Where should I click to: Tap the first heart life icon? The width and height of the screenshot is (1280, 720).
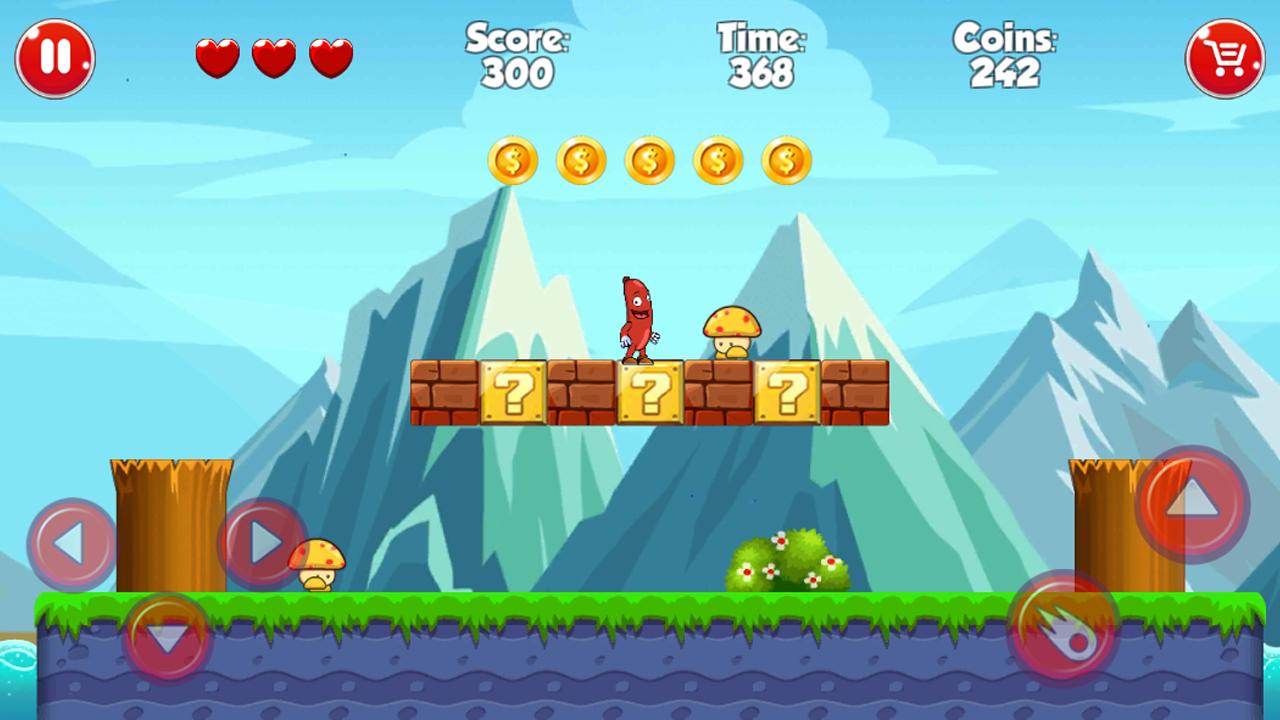pyautogui.click(x=215, y=57)
